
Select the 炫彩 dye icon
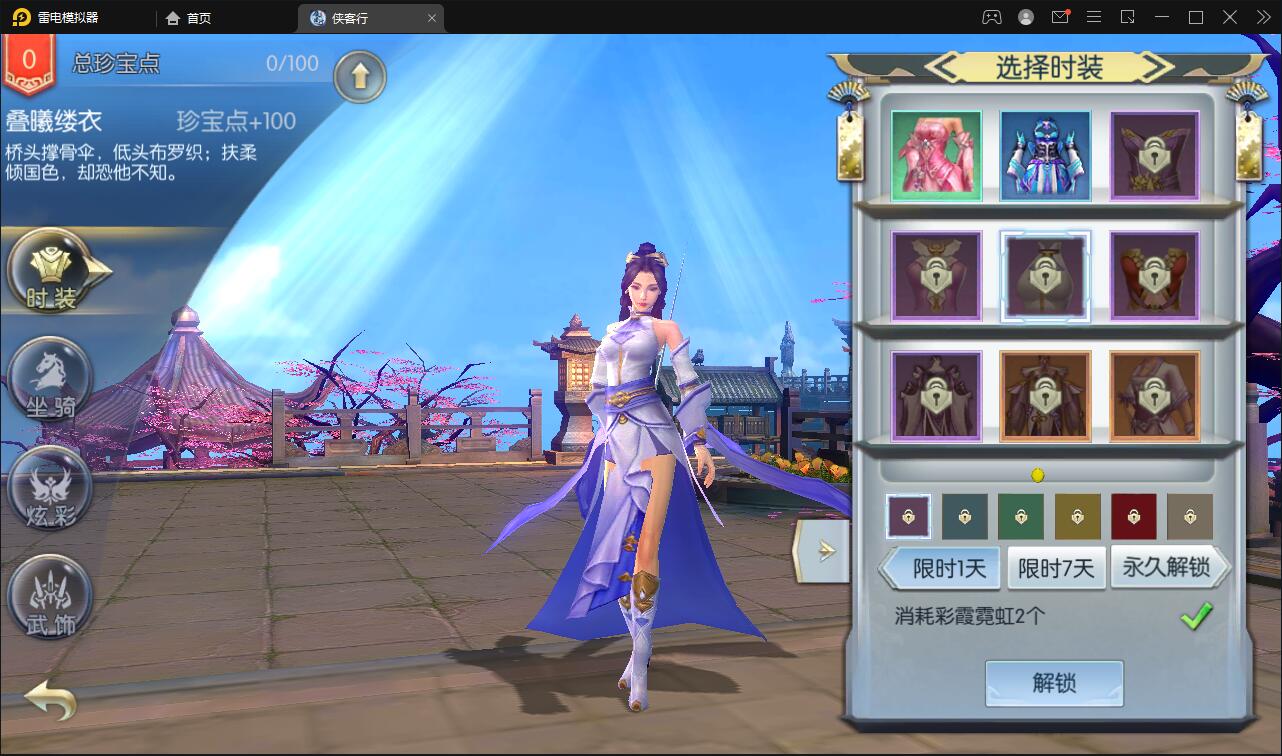click(x=50, y=490)
